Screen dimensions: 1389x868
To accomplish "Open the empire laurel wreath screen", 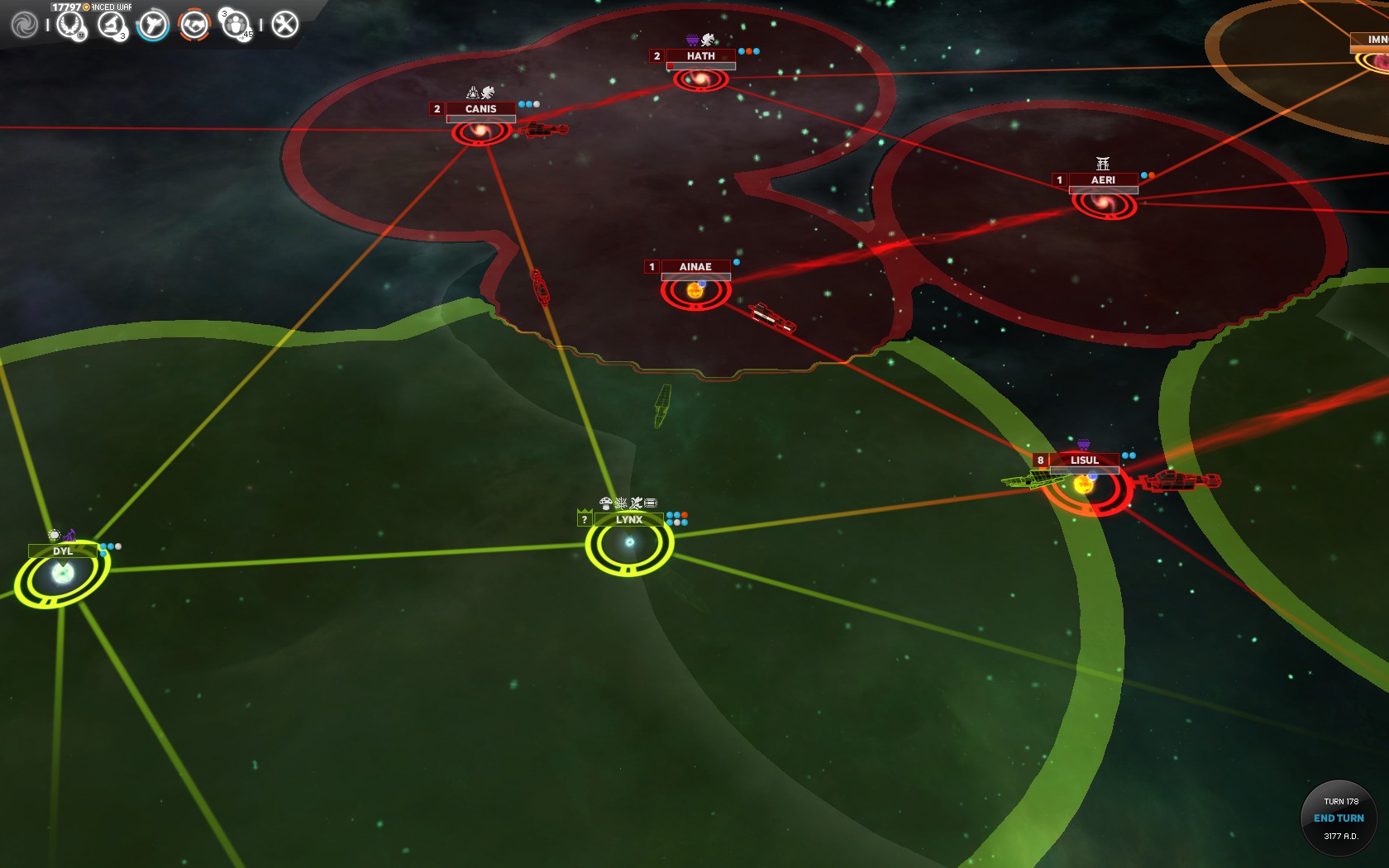I will click(x=71, y=25).
